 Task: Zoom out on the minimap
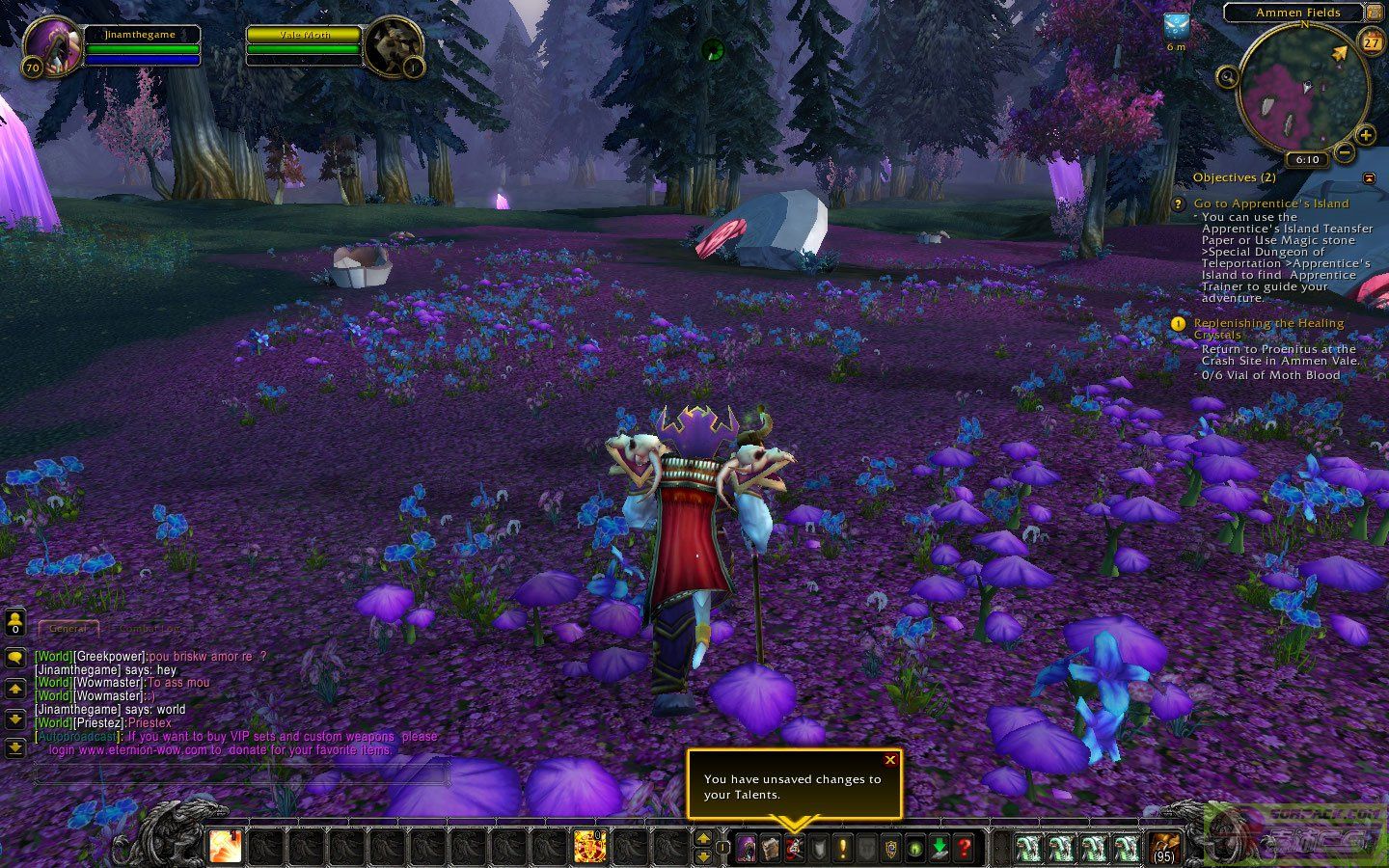(1344, 152)
